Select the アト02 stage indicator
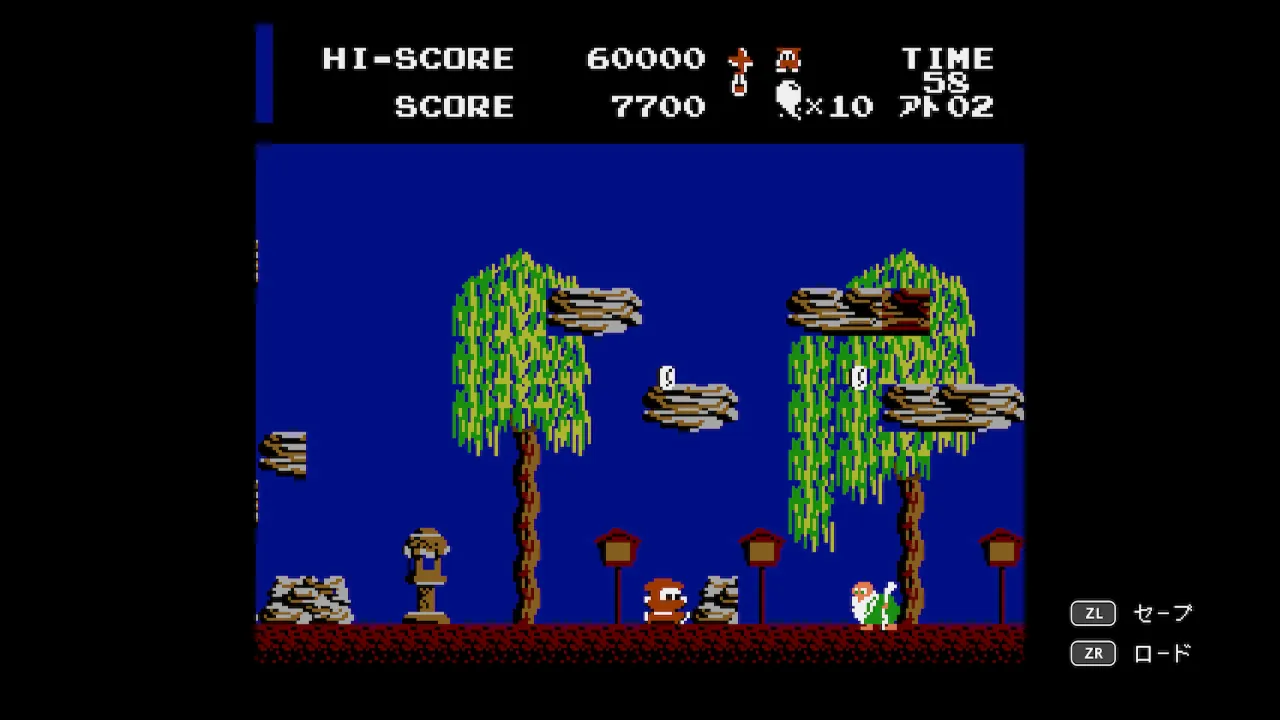This screenshot has height=720, width=1280. tap(944, 108)
